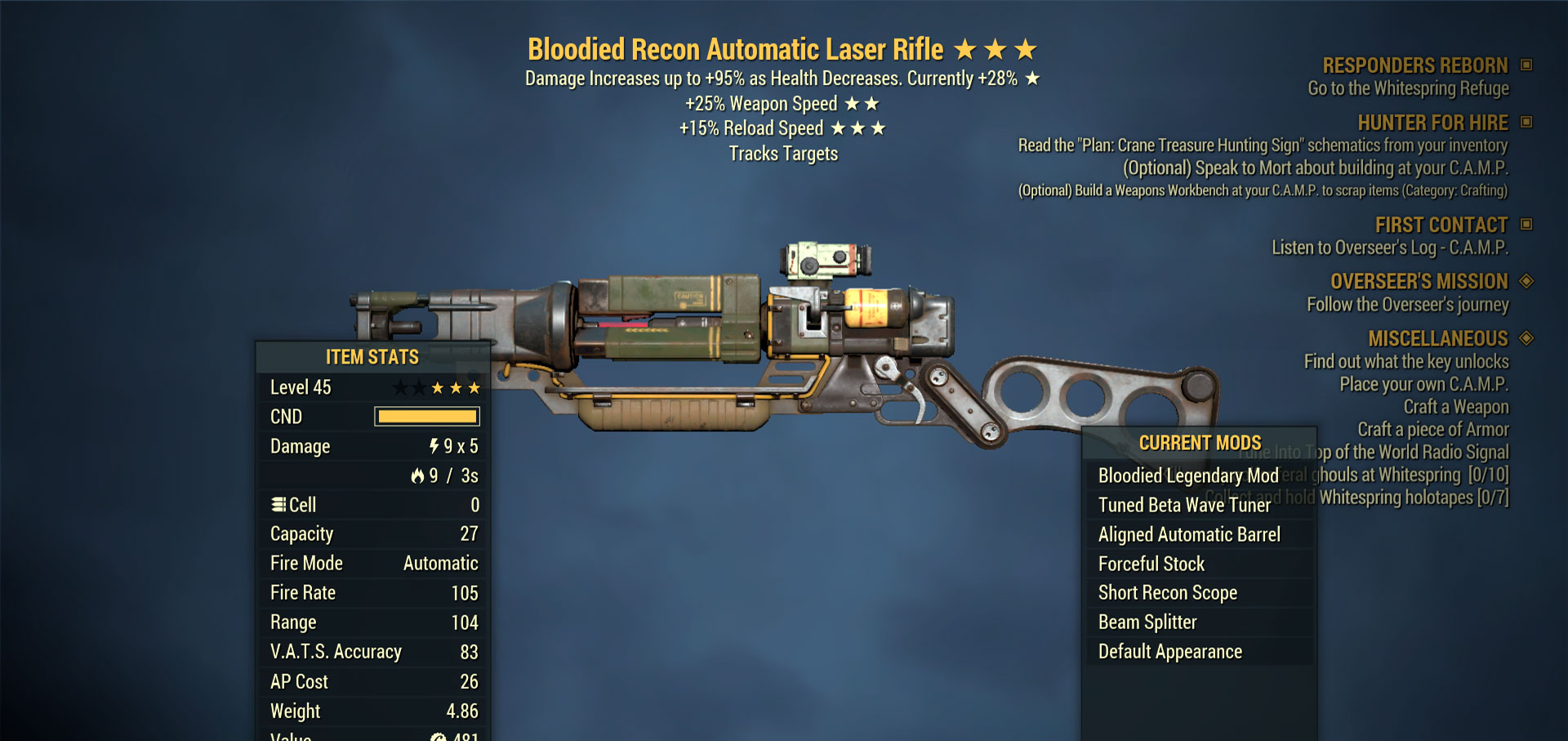Open the First Contact quest entry
This screenshot has height=741, width=1568.
(x=1441, y=225)
